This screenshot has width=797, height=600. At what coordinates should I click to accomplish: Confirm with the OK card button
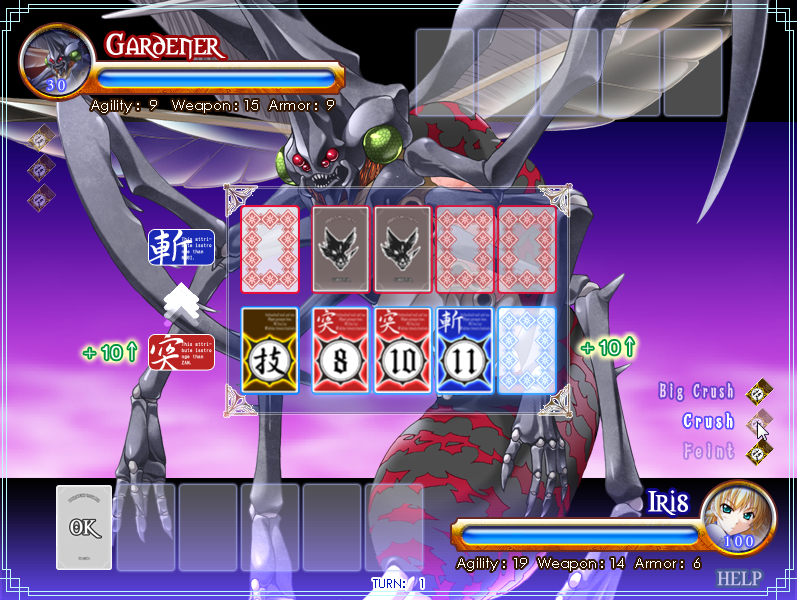(84, 527)
